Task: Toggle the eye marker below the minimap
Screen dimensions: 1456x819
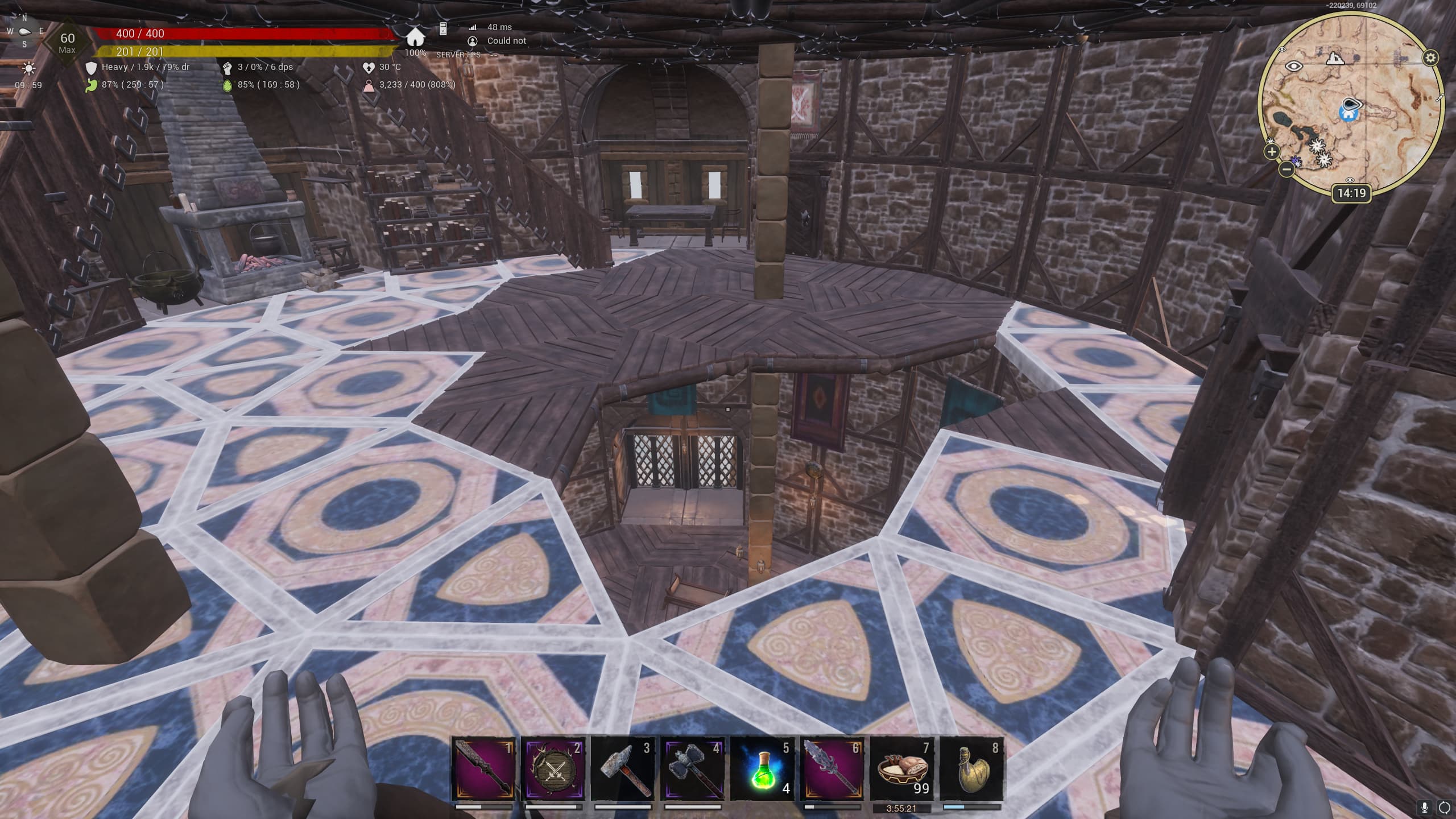Action: (1350, 180)
